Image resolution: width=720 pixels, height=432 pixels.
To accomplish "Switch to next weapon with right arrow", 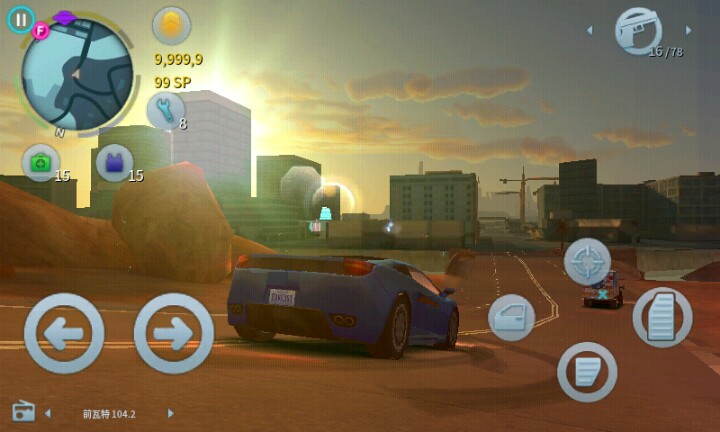I will tap(688, 31).
